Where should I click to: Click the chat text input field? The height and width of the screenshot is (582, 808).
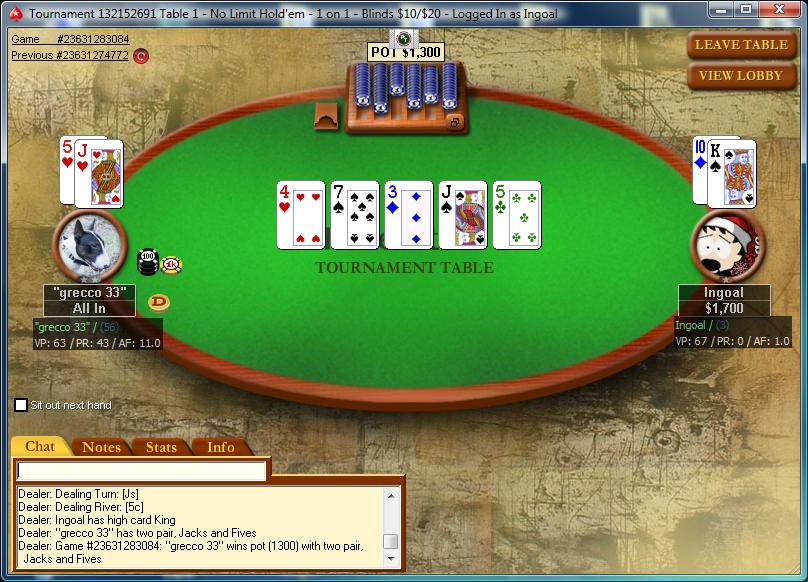142,470
